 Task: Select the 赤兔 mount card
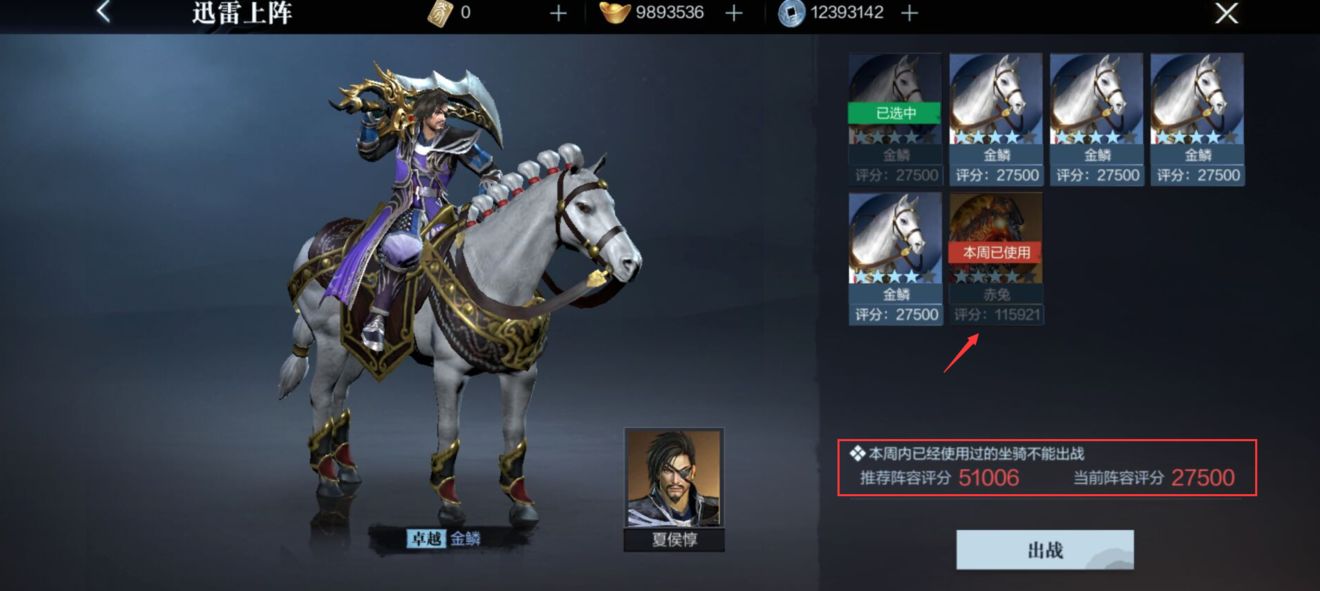[x=995, y=257]
